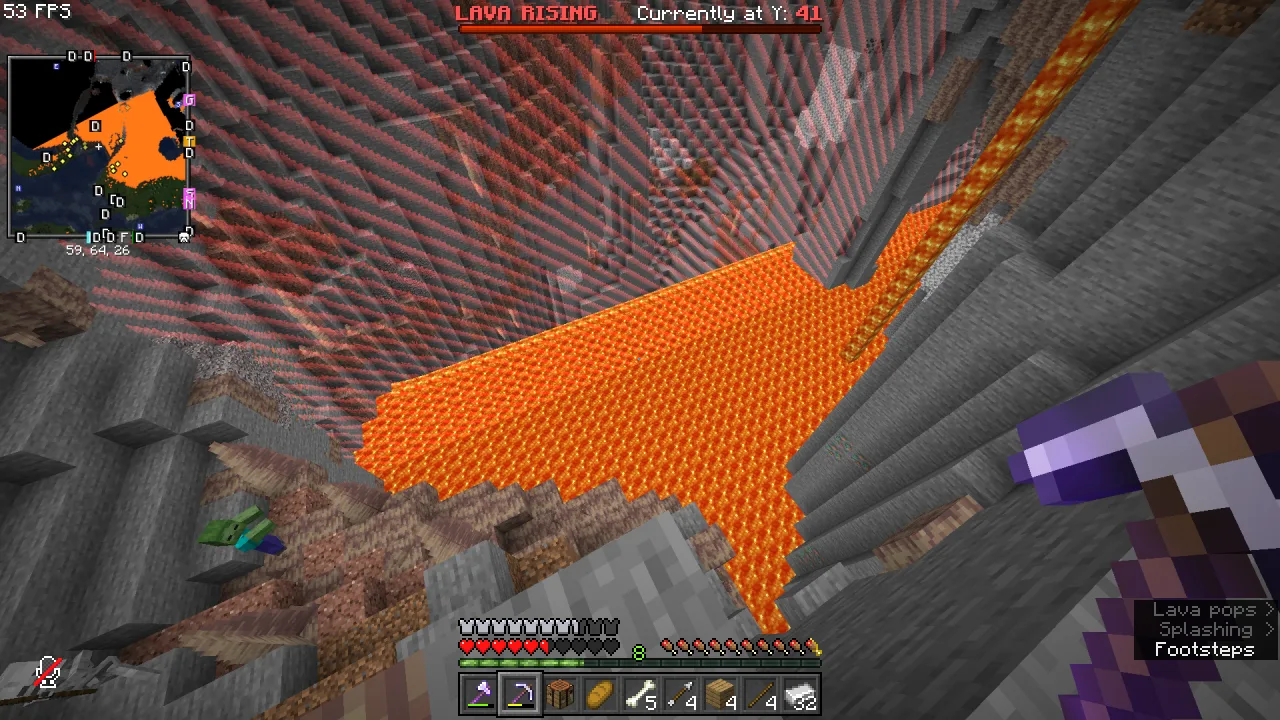The height and width of the screenshot is (720, 1280).
Task: Select the enchanted axe in the first hotbar slot
Action: [480, 694]
